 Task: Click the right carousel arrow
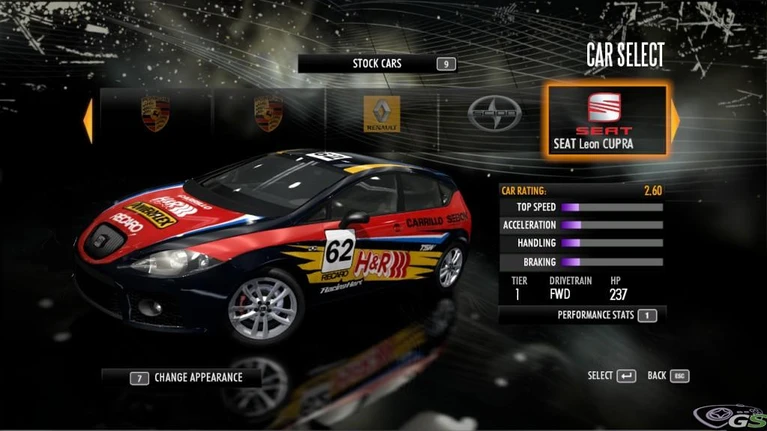tap(675, 120)
